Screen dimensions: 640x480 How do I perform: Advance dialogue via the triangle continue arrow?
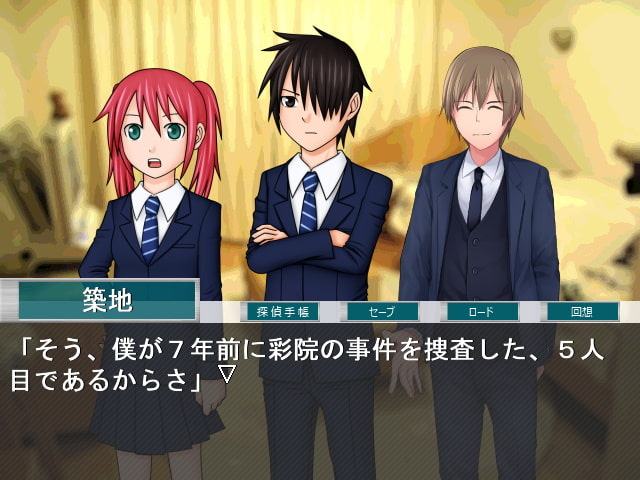coord(227,374)
